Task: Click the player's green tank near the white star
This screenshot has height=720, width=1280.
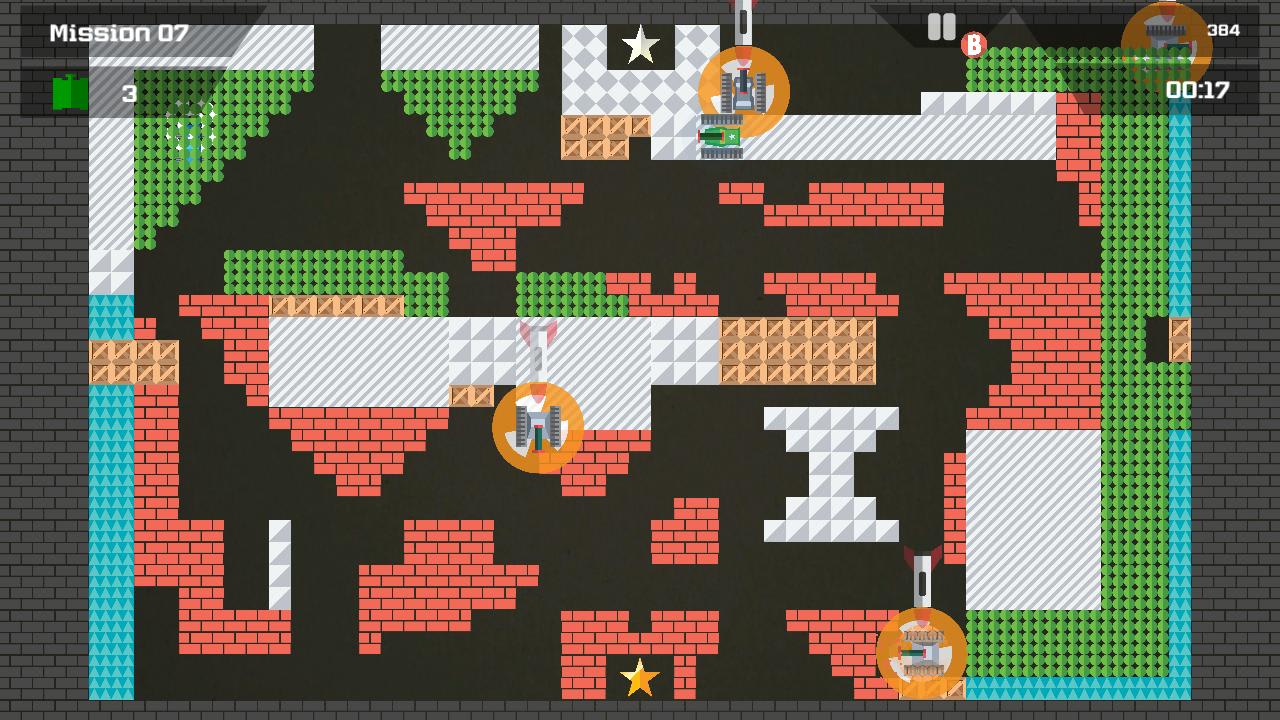Action: (721, 135)
